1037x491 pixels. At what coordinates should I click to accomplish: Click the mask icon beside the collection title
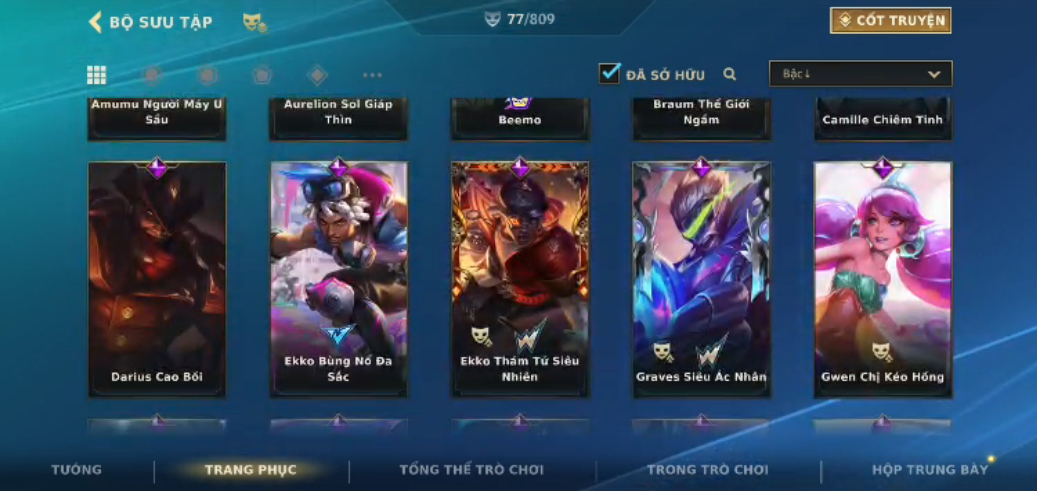click(x=254, y=21)
